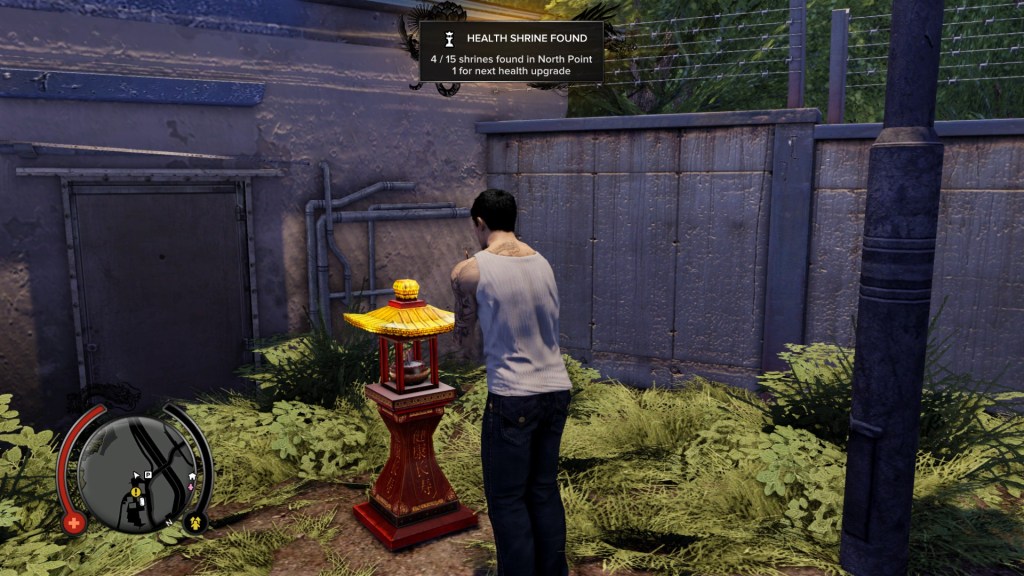Click the parking marker on the minimap
Viewport: 1024px width, 576px height.
click(x=148, y=475)
